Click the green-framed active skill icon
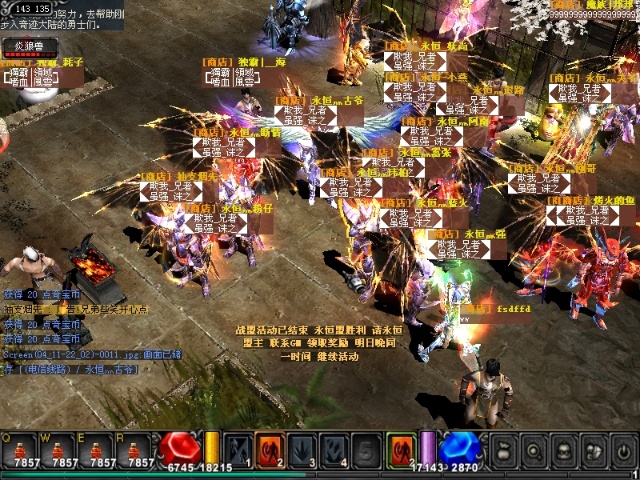 (401, 447)
